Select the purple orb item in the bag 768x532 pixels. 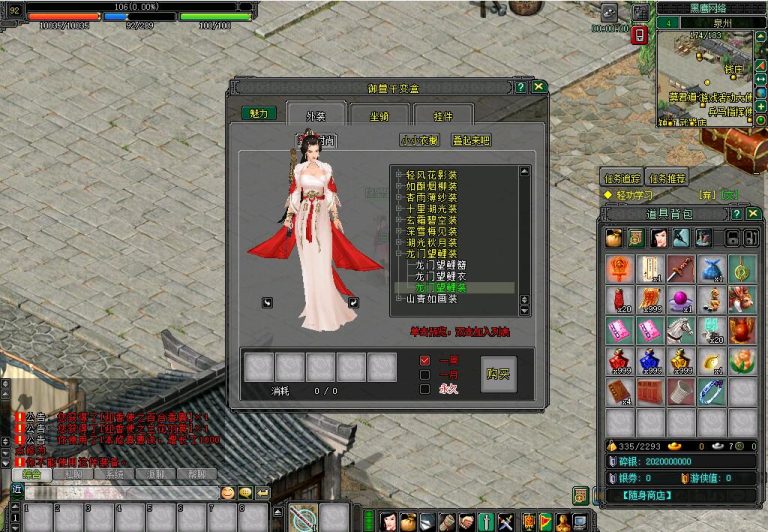click(x=679, y=299)
